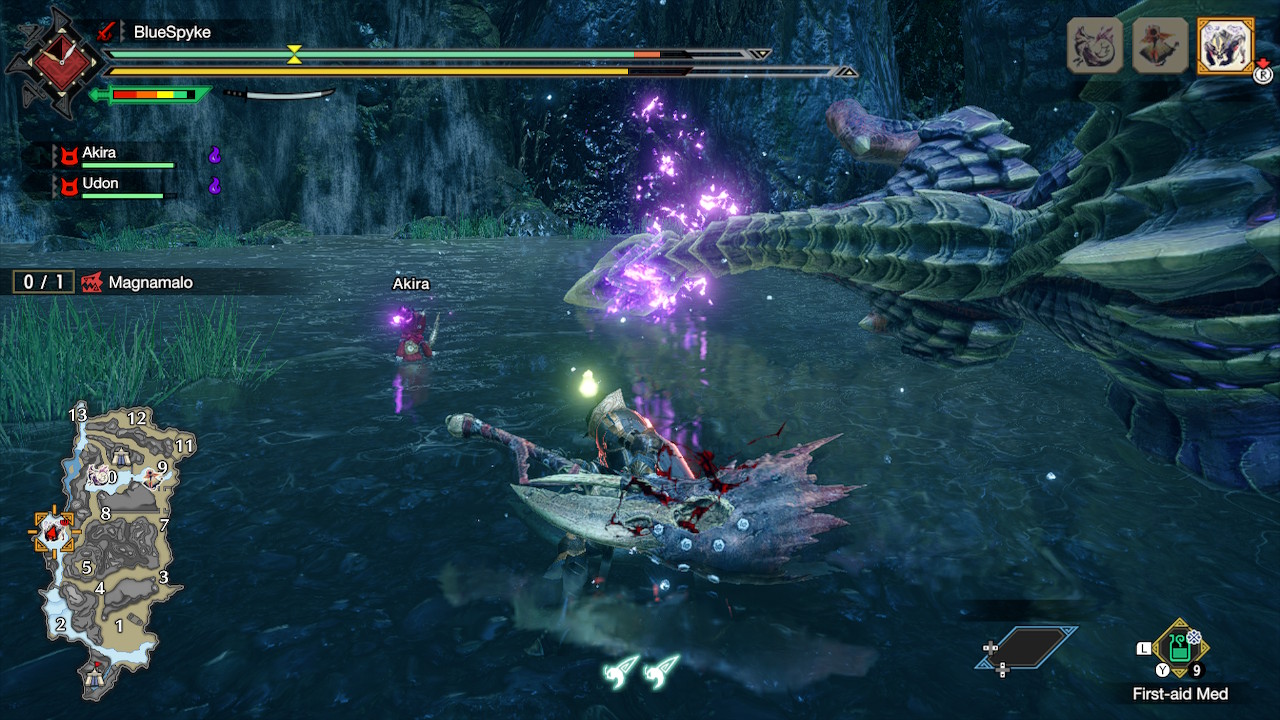Select the Mizutsune monster icon
Image resolution: width=1280 pixels, height=720 pixels.
click(1095, 45)
